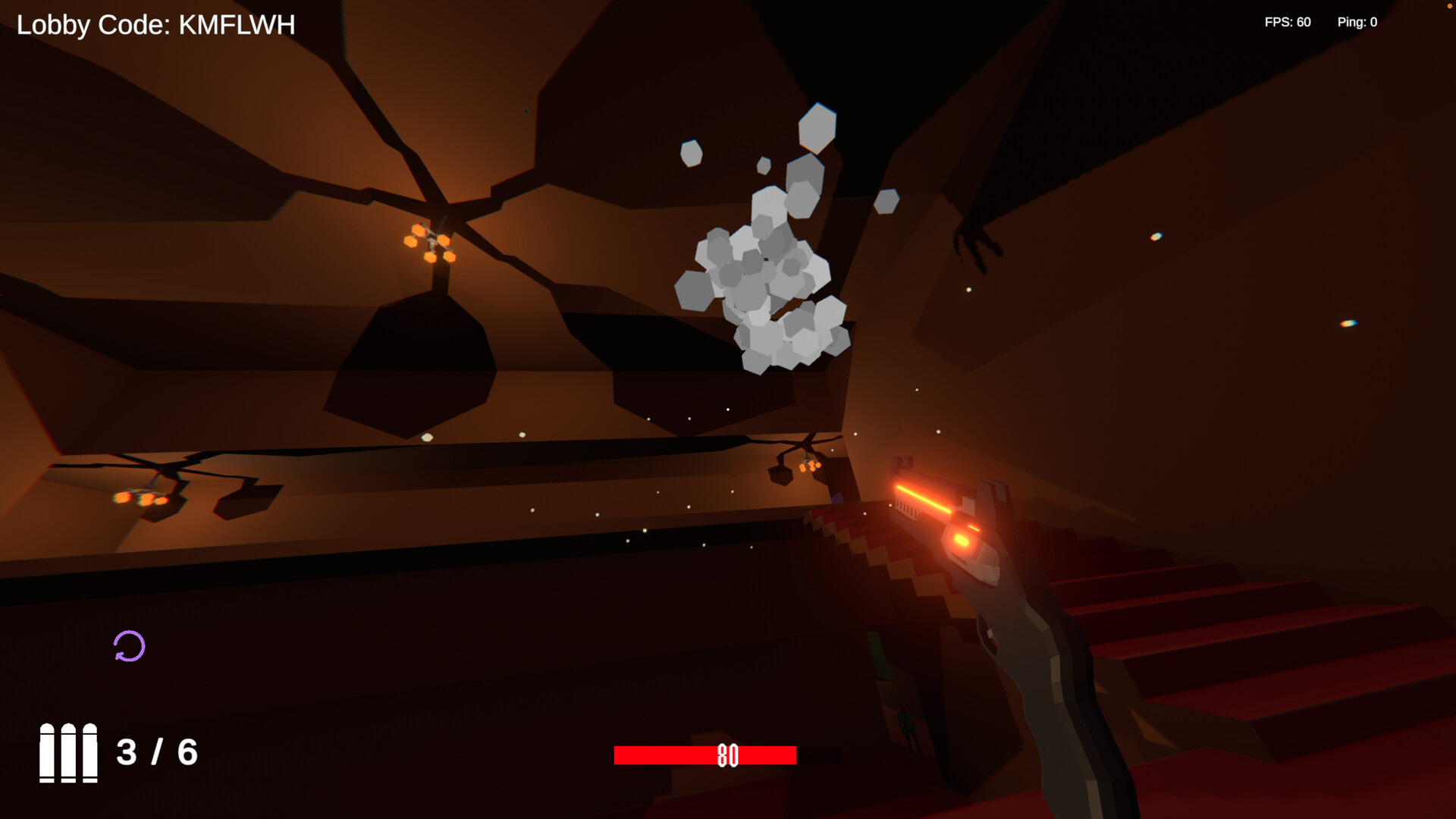This screenshot has height=819, width=1456.
Task: Click the yellow status dot in top-right corner
Action: point(1451,5)
